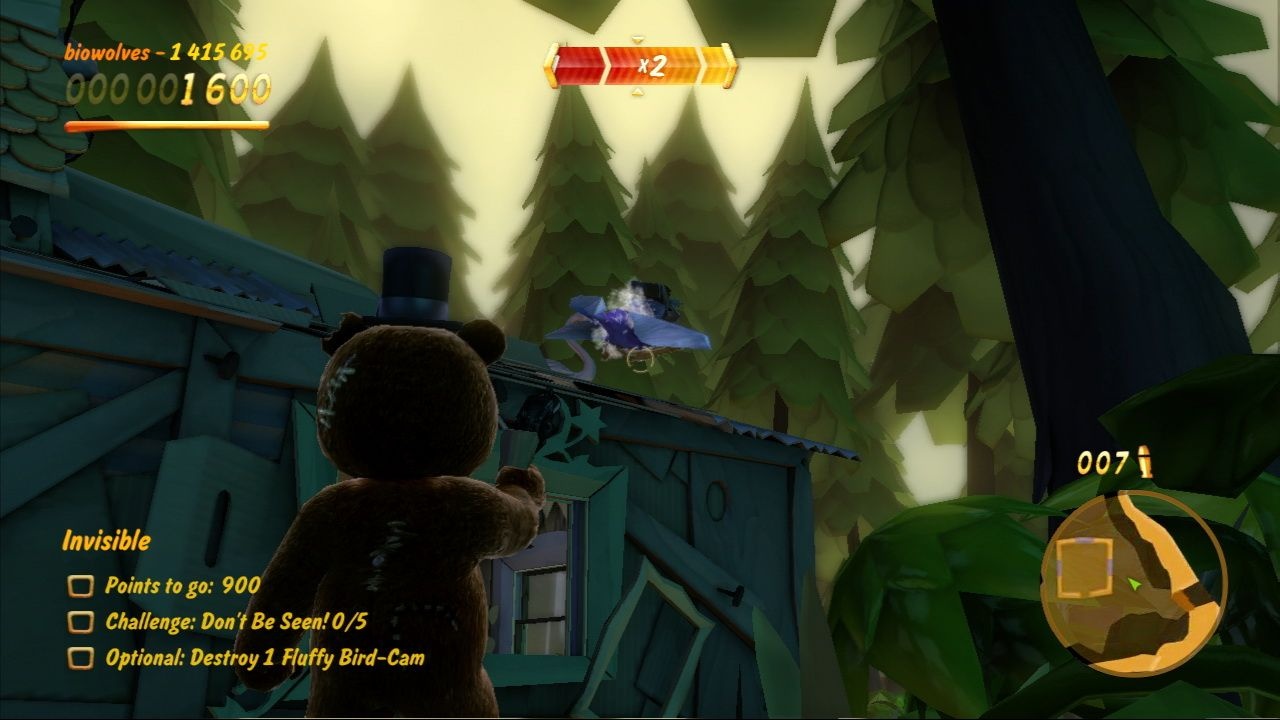Click the ammo counter showing 007
This screenshot has width=1280, height=720.
(1106, 463)
